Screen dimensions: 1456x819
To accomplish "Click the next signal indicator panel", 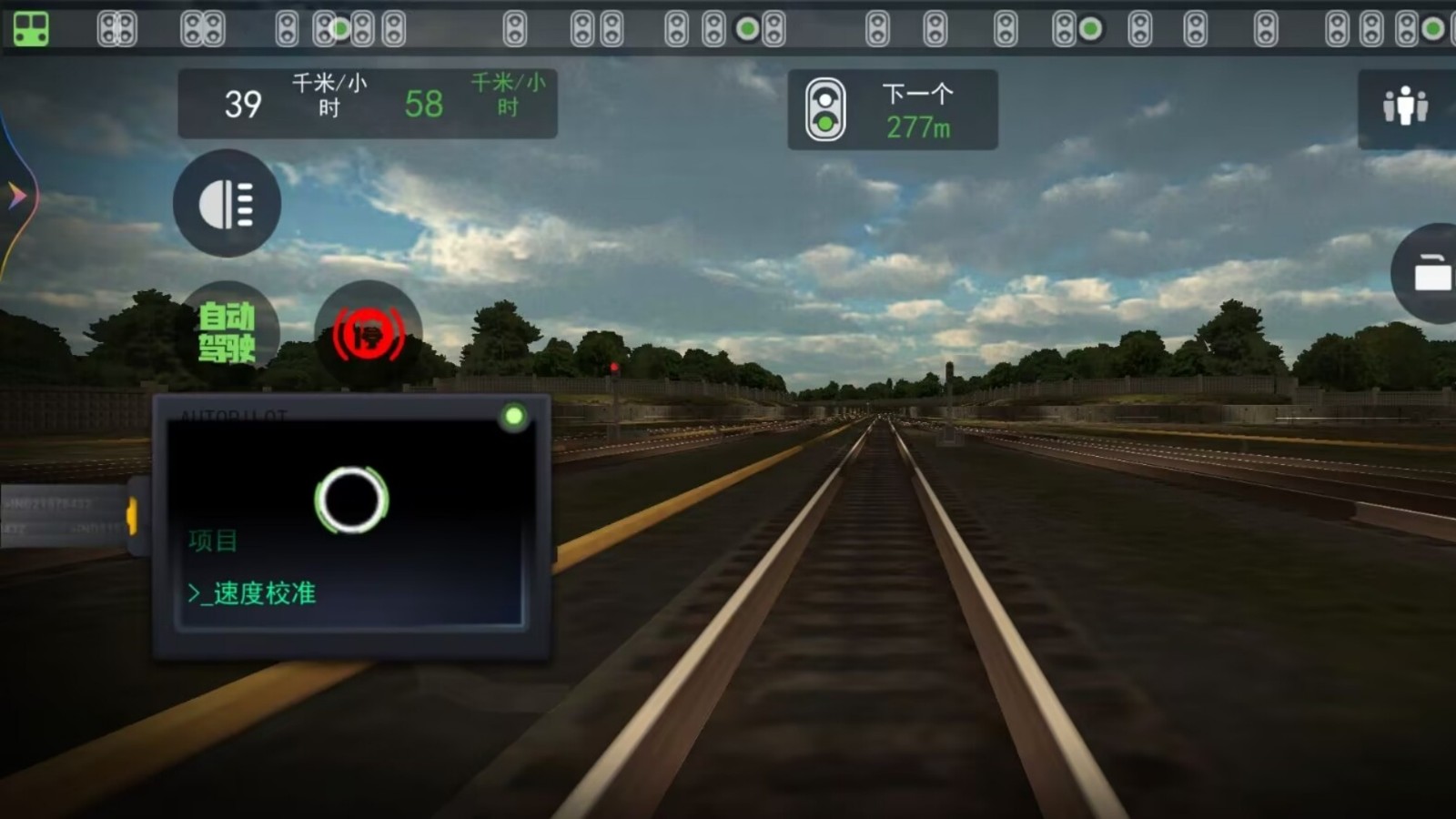I will (892, 109).
